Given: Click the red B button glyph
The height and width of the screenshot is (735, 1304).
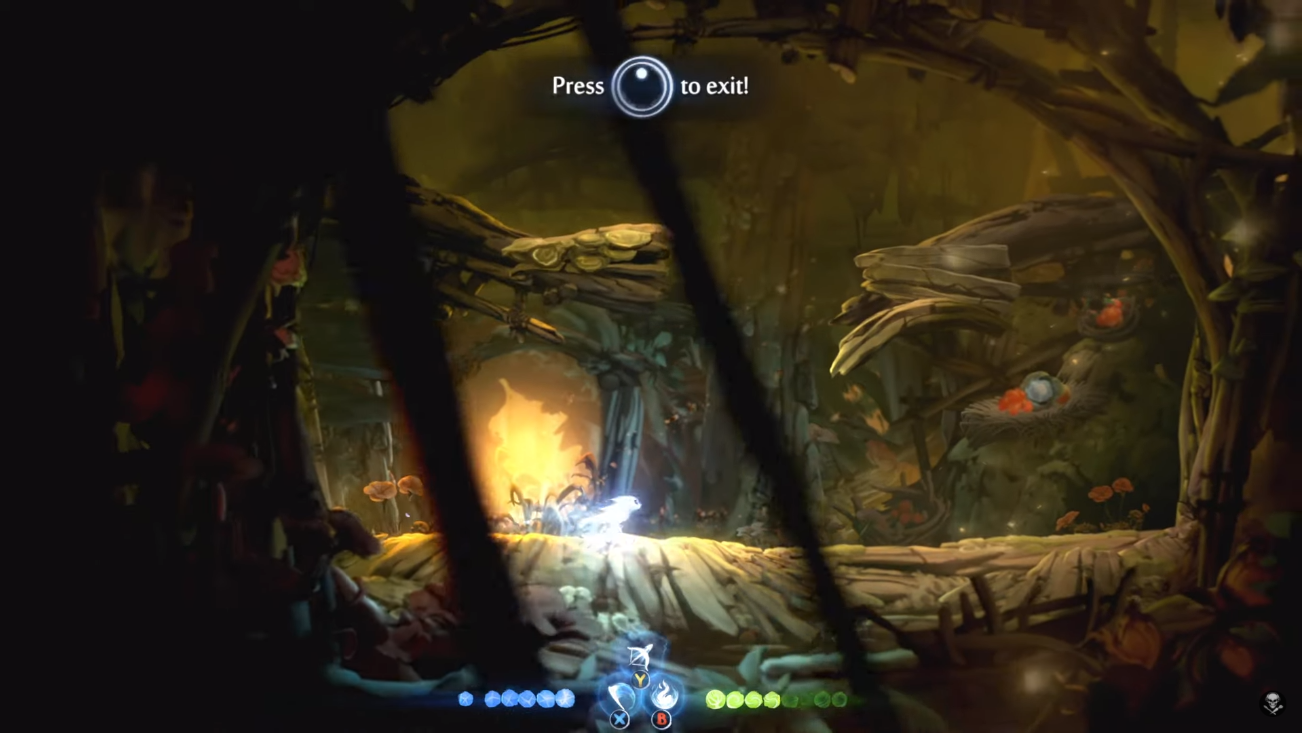Looking at the screenshot, I should tap(662, 718).
